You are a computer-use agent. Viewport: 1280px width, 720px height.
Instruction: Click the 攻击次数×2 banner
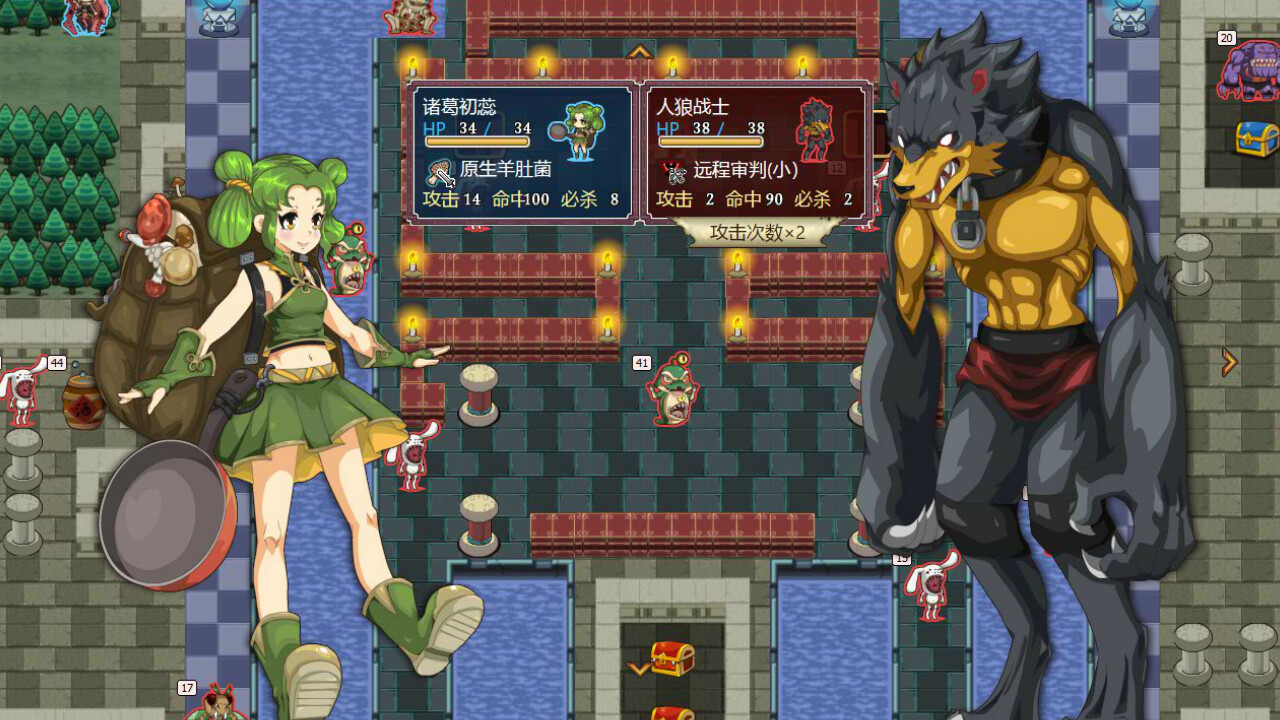click(757, 231)
